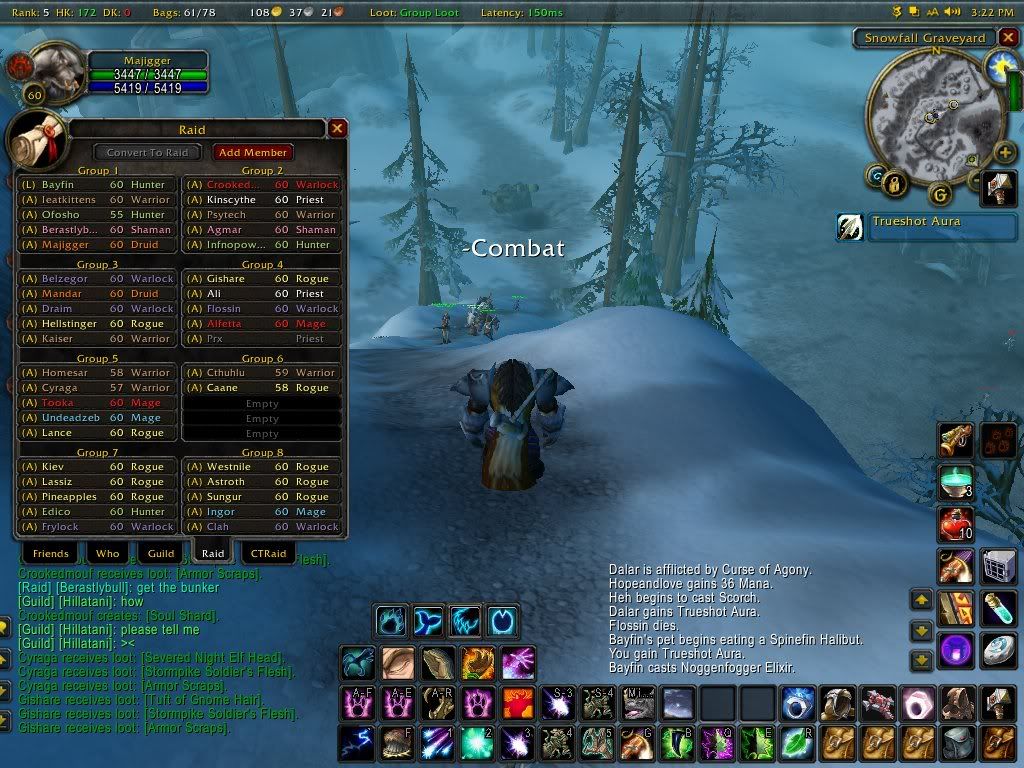Switch to the Guild tab
Viewport: 1024px width, 768px height.
161,553
